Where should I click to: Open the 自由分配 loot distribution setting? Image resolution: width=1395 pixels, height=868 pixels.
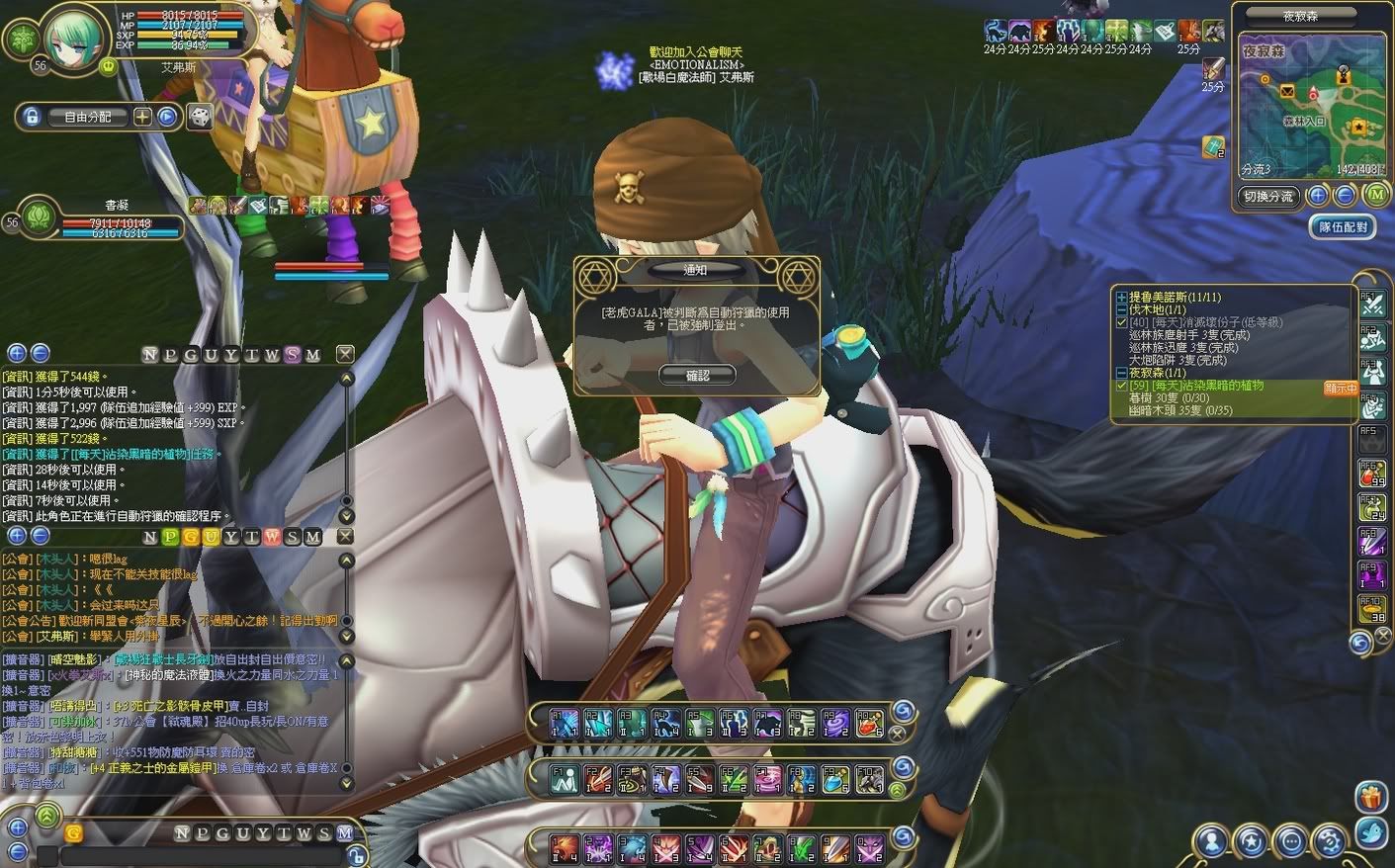[x=88, y=117]
